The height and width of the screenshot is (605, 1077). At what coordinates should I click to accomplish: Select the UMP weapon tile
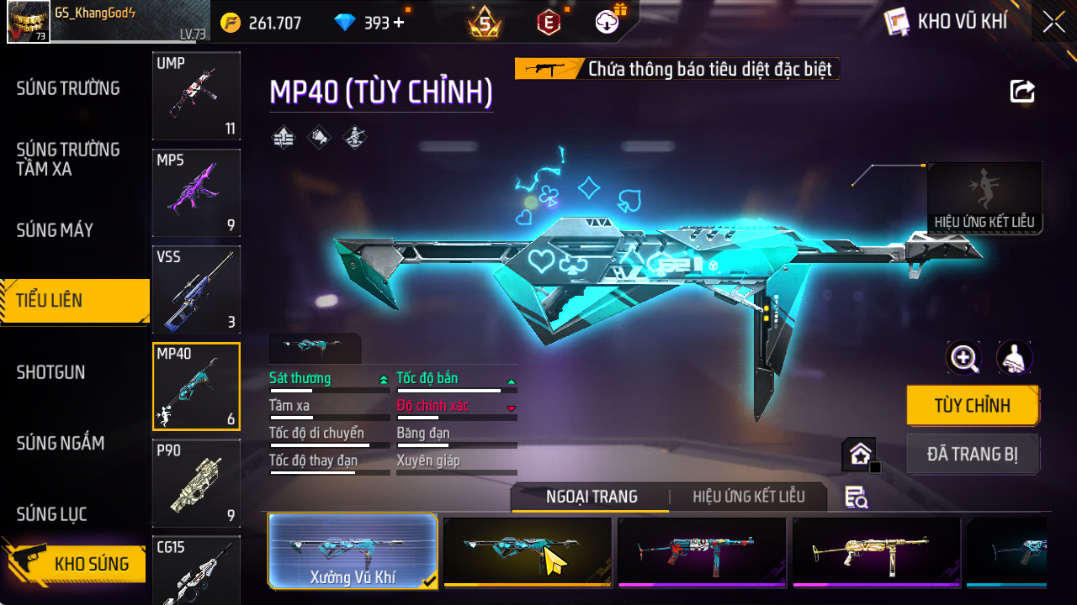[x=196, y=96]
